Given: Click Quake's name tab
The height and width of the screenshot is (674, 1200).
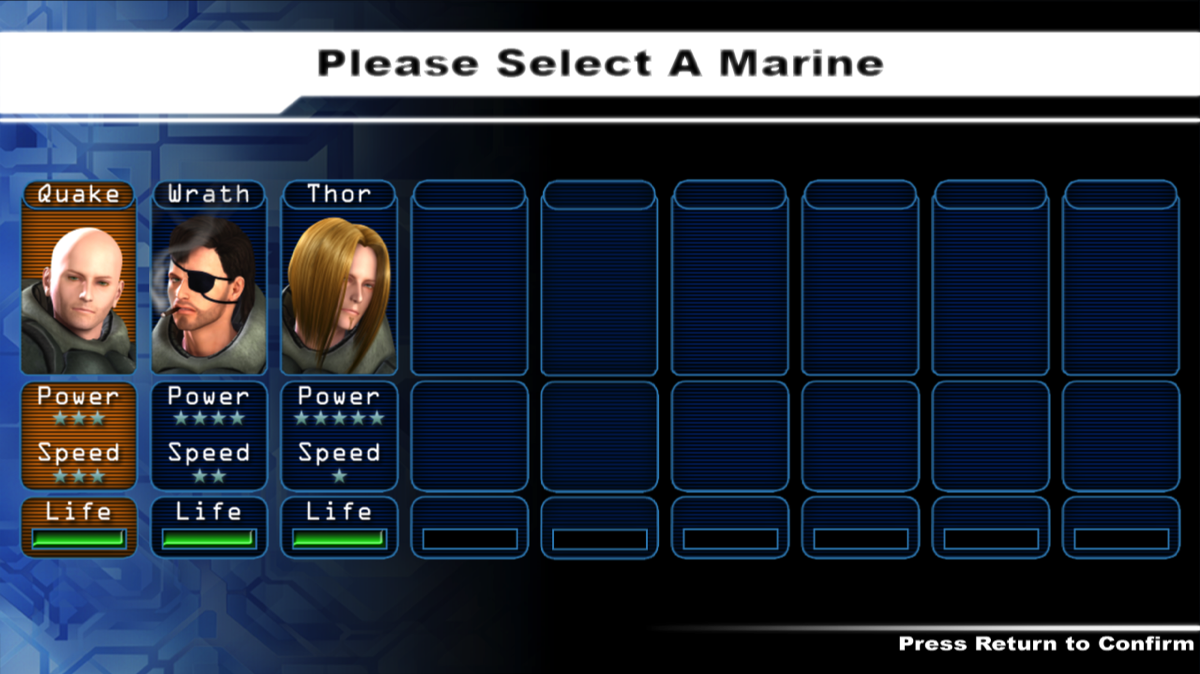Looking at the screenshot, I should tap(78, 194).
